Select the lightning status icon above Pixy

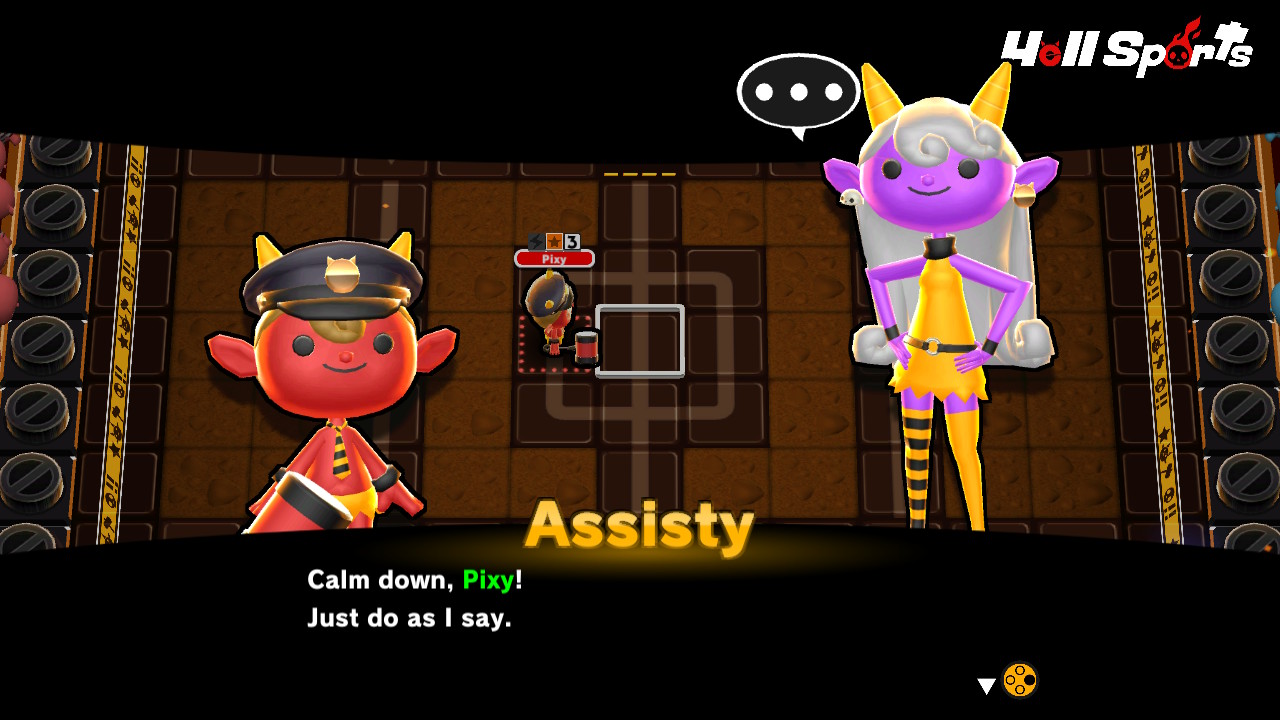coord(535,241)
